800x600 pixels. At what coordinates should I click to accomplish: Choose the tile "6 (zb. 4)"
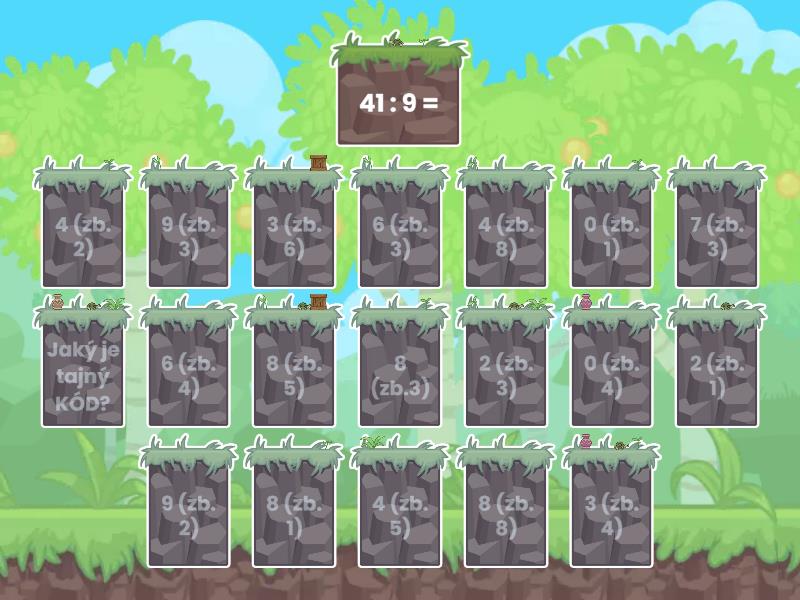pyautogui.click(x=189, y=376)
